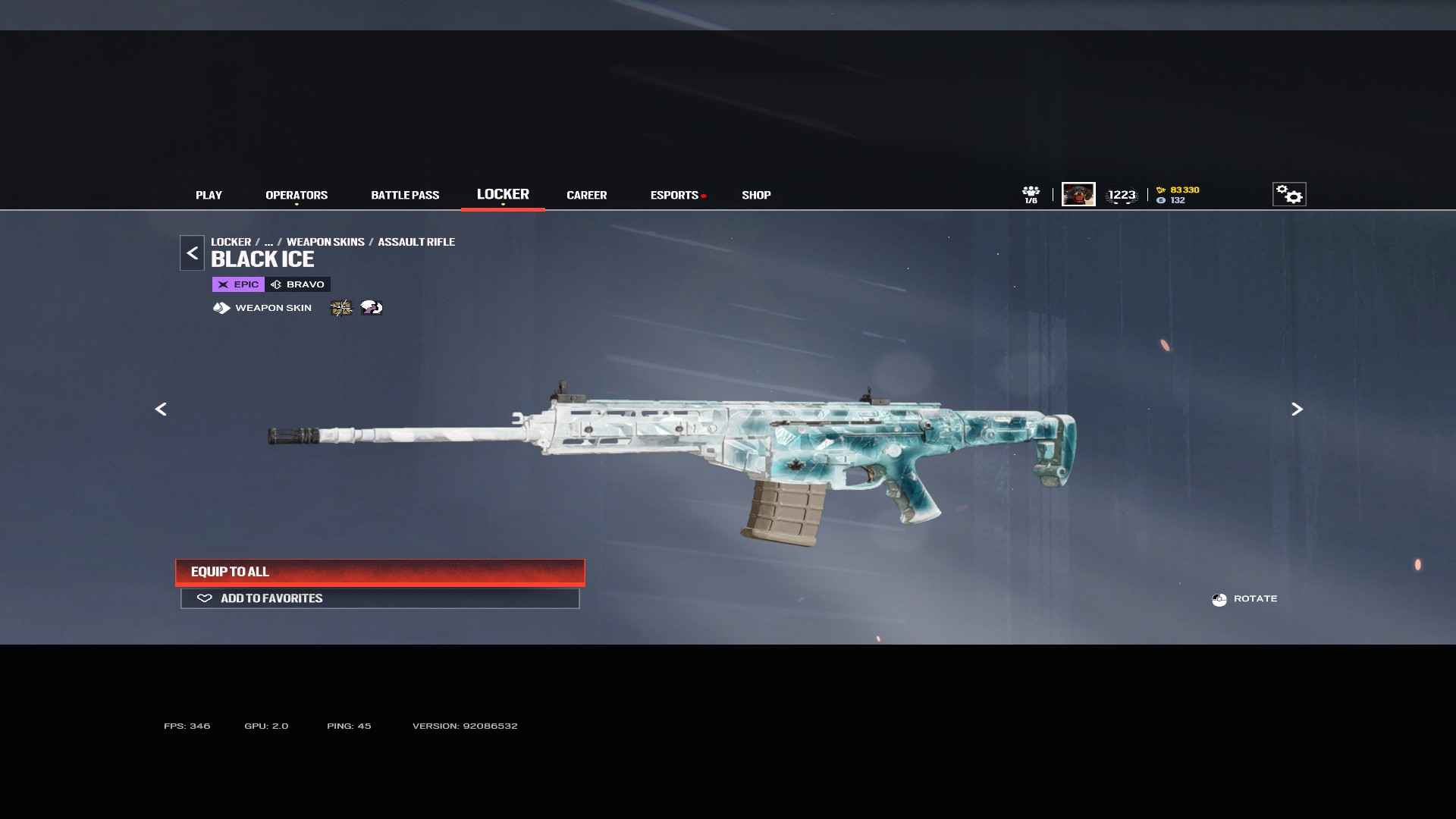Show the previous weapon skin

point(161,409)
